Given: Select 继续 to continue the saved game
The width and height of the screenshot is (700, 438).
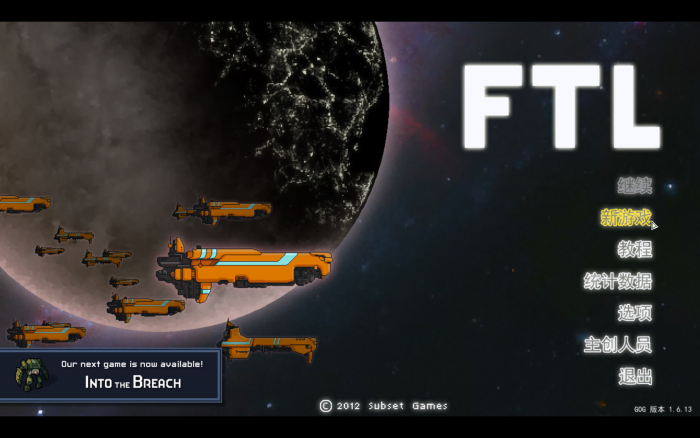Looking at the screenshot, I should point(634,185).
